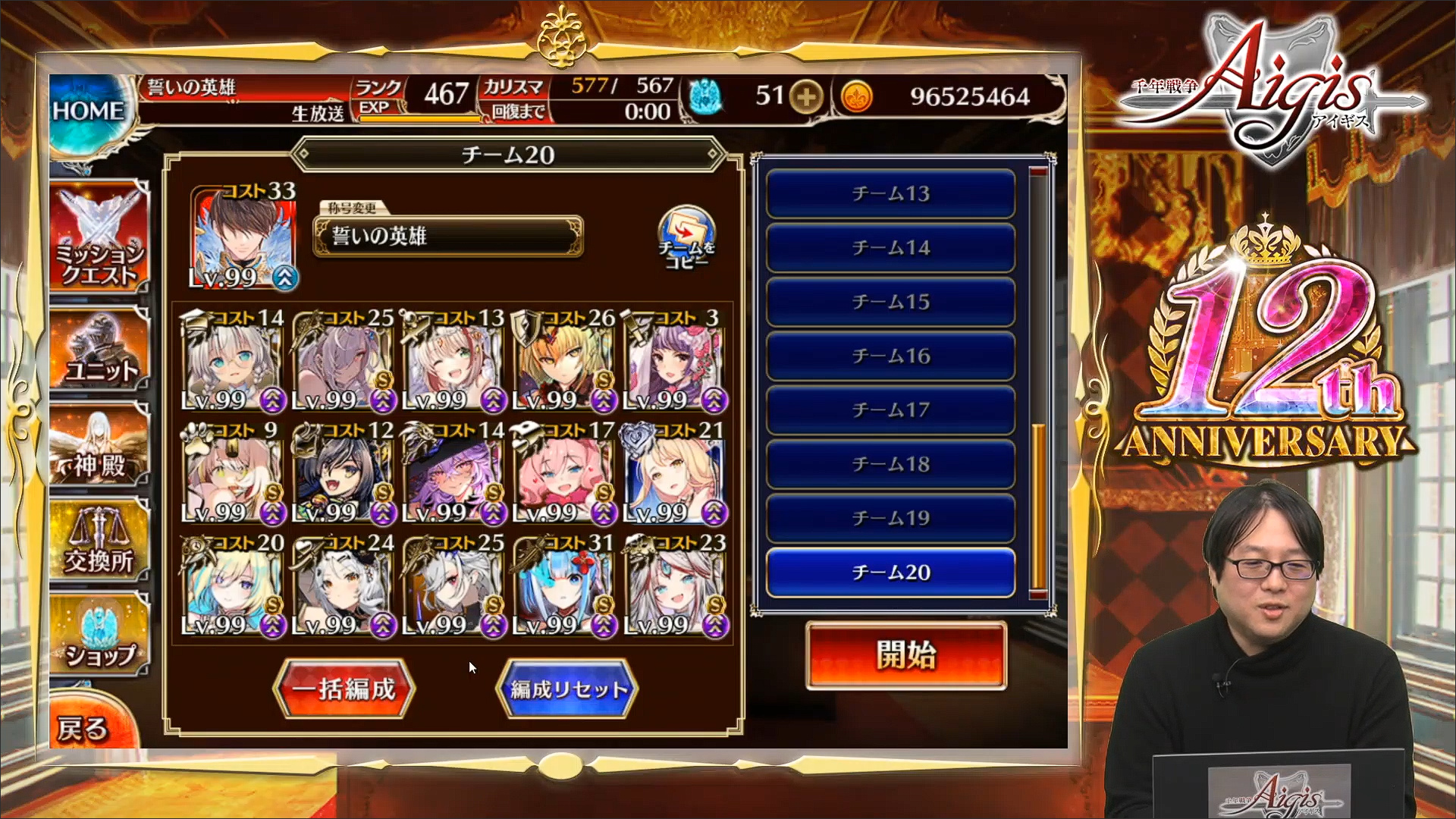1456x819 pixels.
Task: Click the HOME button
Action: pos(87,112)
